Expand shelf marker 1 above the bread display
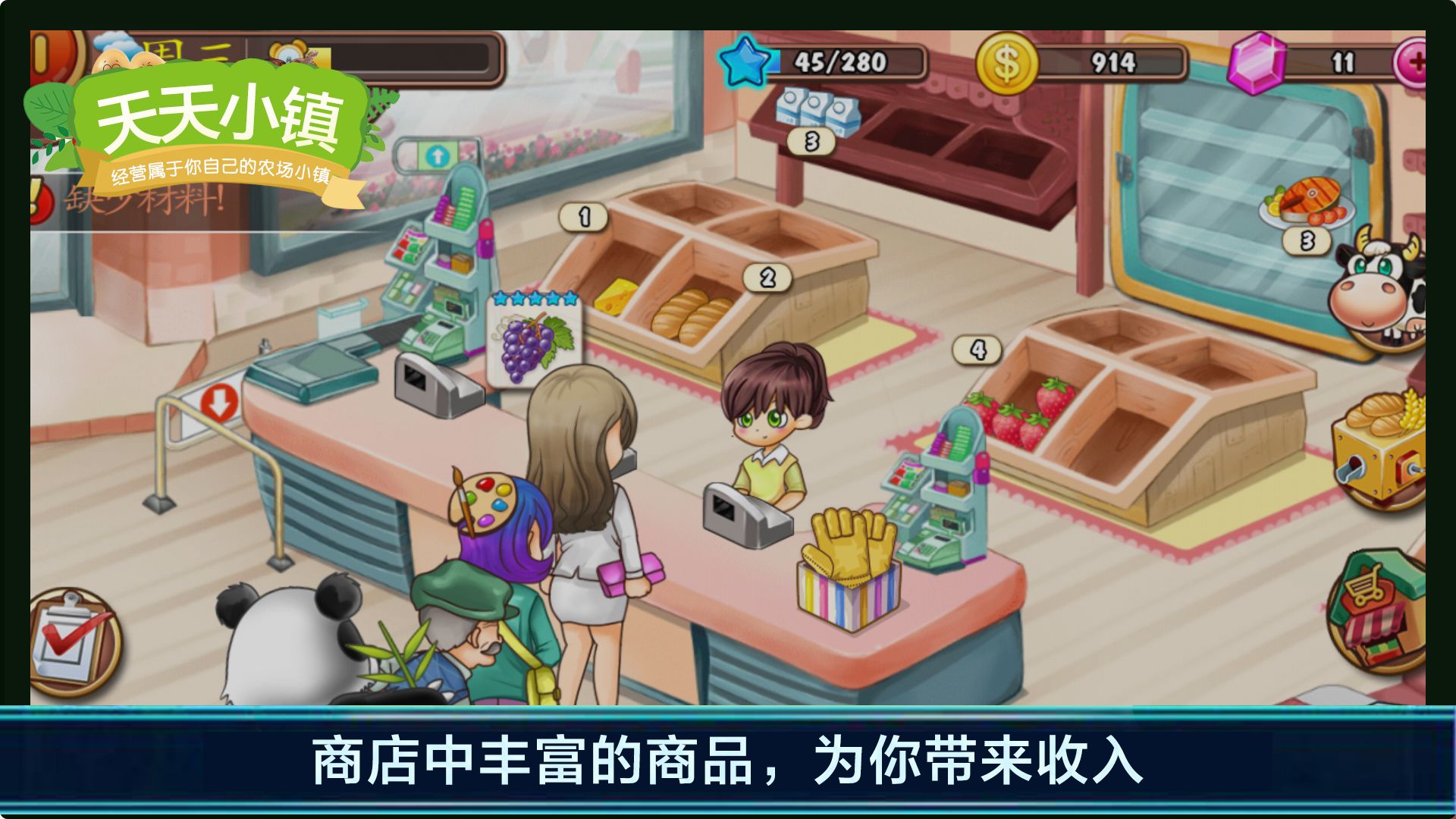 [x=582, y=217]
